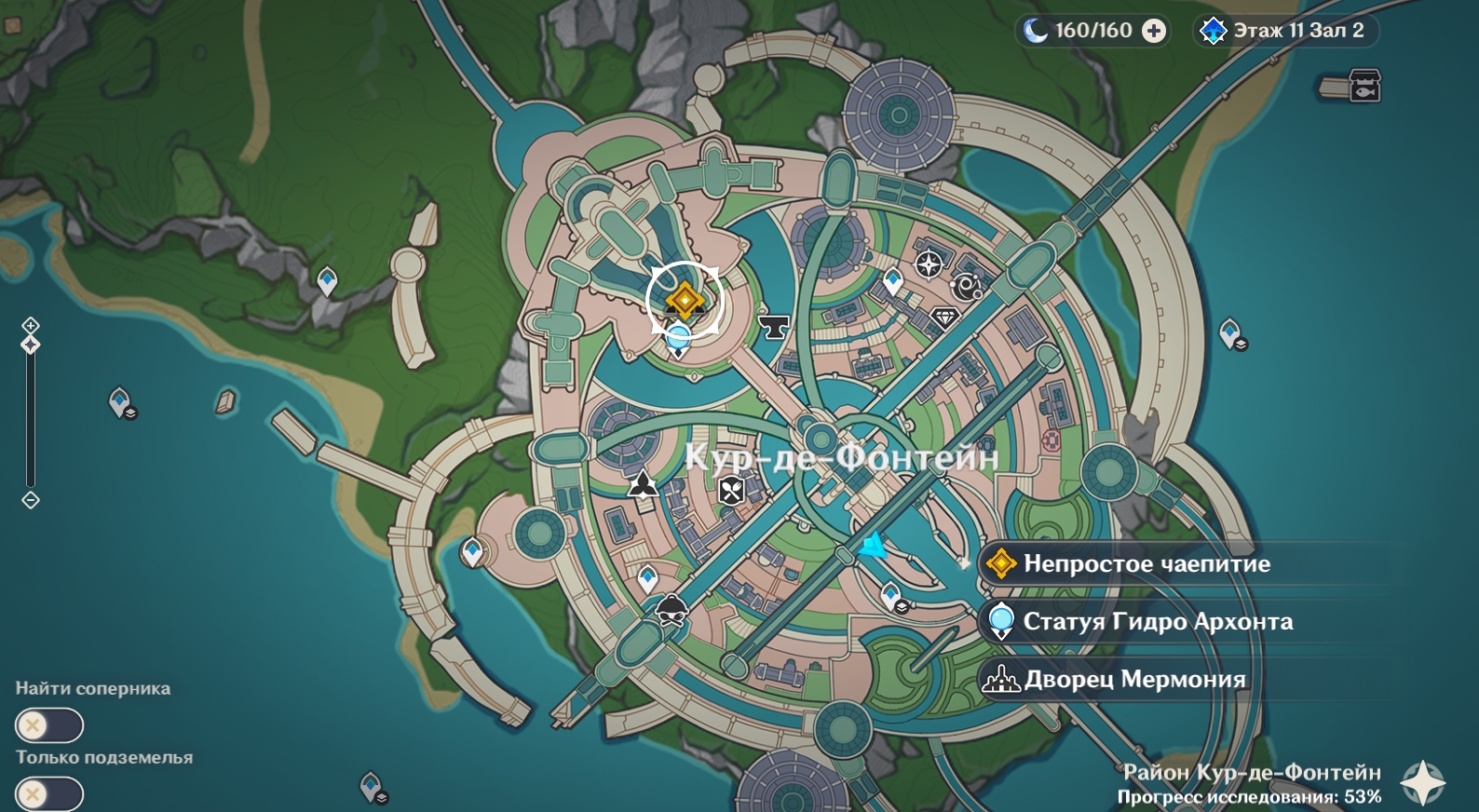Zoom in with the slider's plus button
The width and height of the screenshot is (1479, 812).
click(31, 325)
